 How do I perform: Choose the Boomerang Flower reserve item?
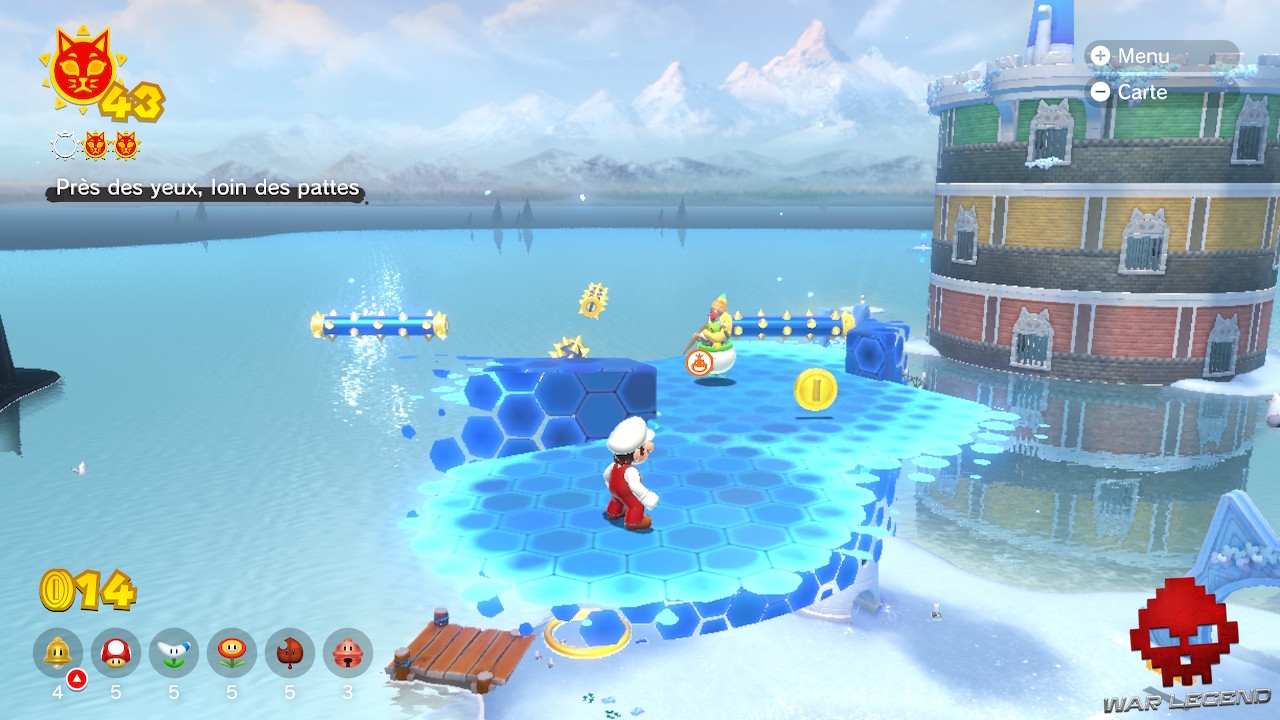pos(174,653)
